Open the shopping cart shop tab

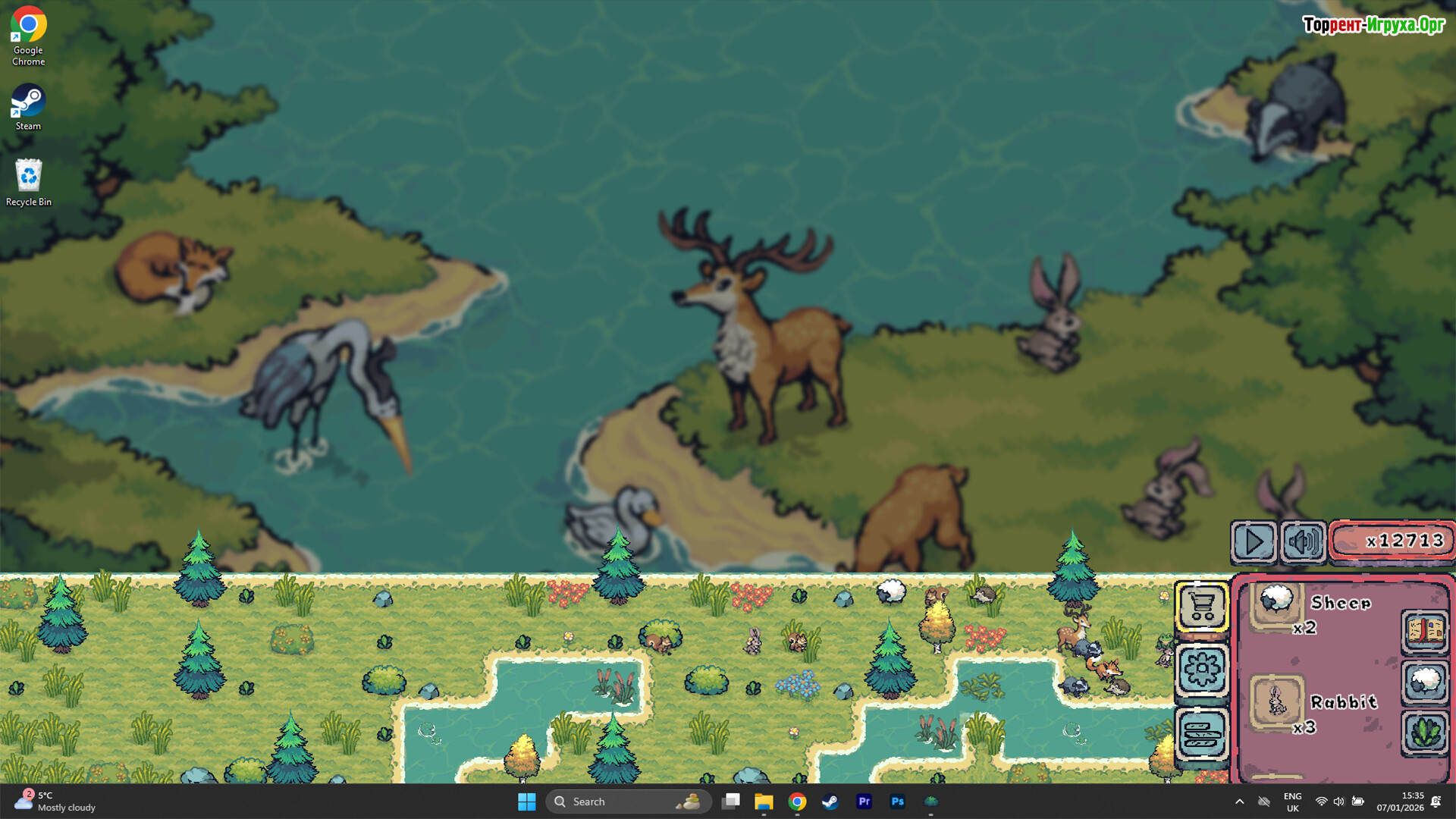point(1202,606)
